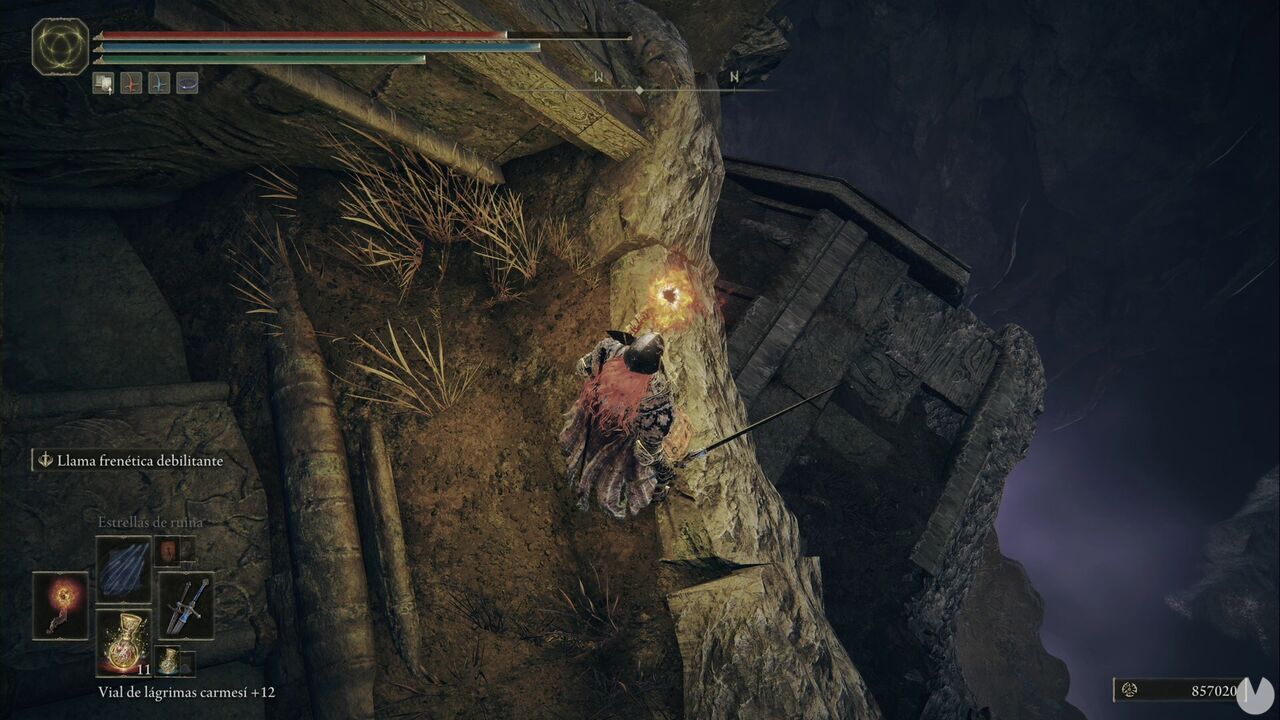Select the red status effect icon under health bar
Screen dimensions: 1280x720
tap(131, 83)
